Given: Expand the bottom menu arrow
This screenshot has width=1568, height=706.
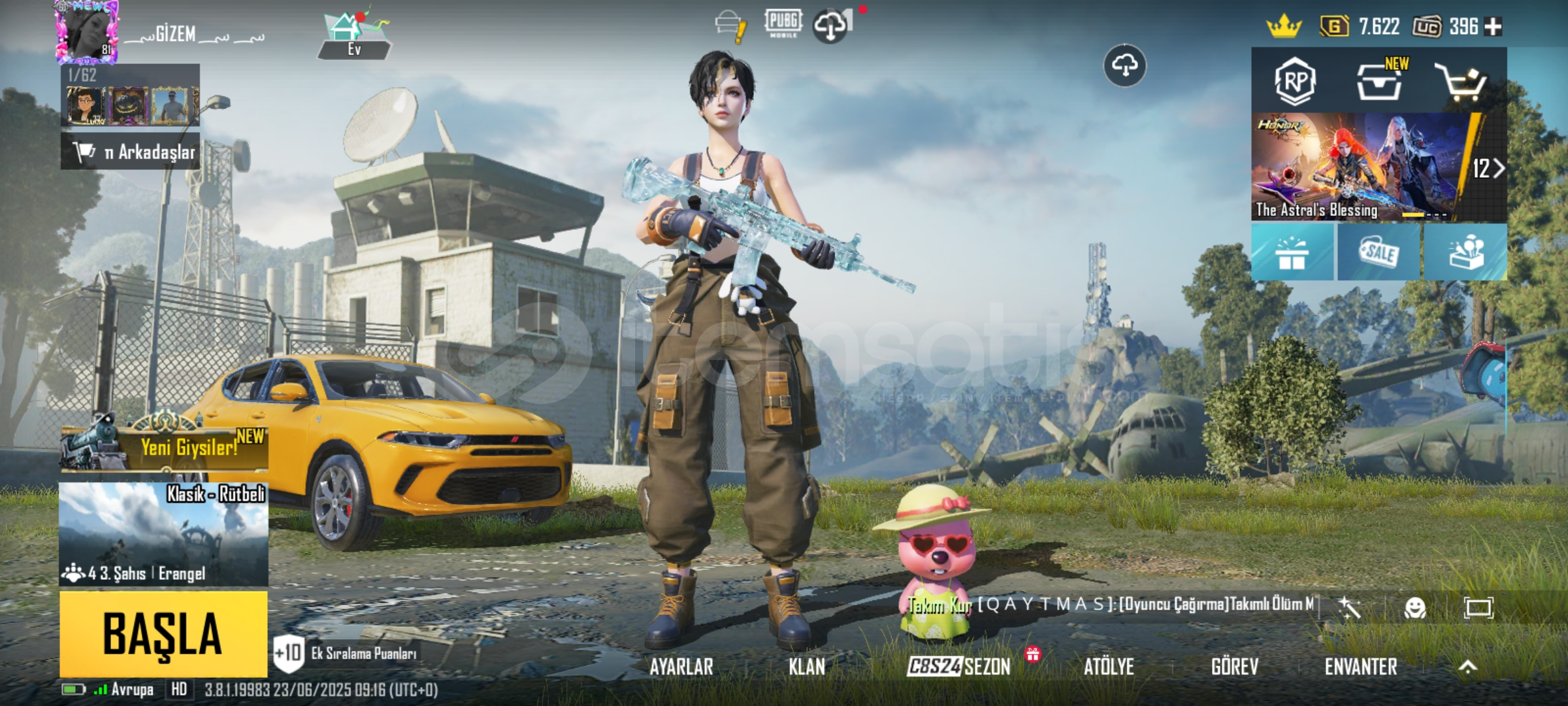Looking at the screenshot, I should click(x=1467, y=667).
